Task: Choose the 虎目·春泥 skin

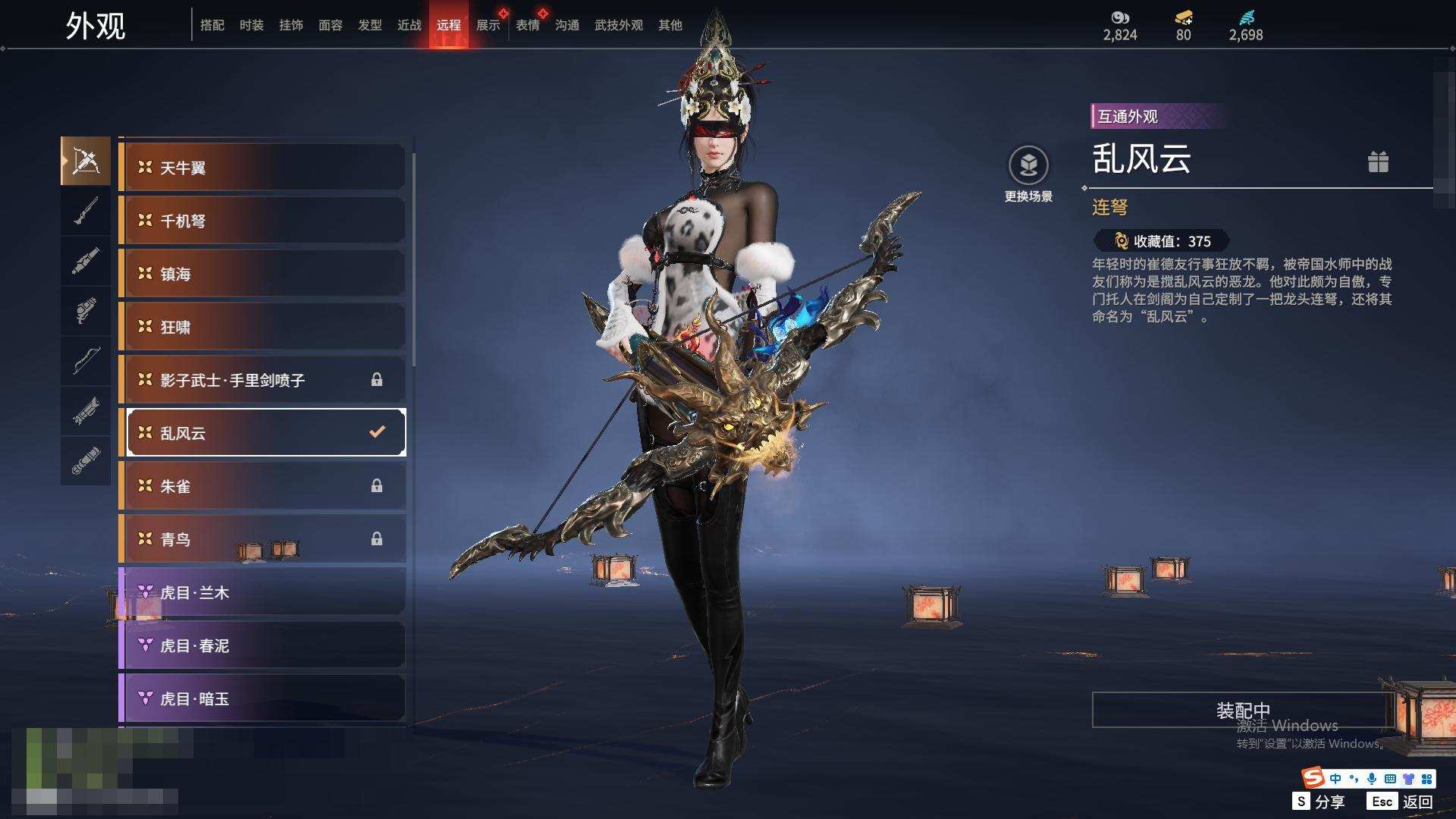Action: pyautogui.click(x=262, y=645)
